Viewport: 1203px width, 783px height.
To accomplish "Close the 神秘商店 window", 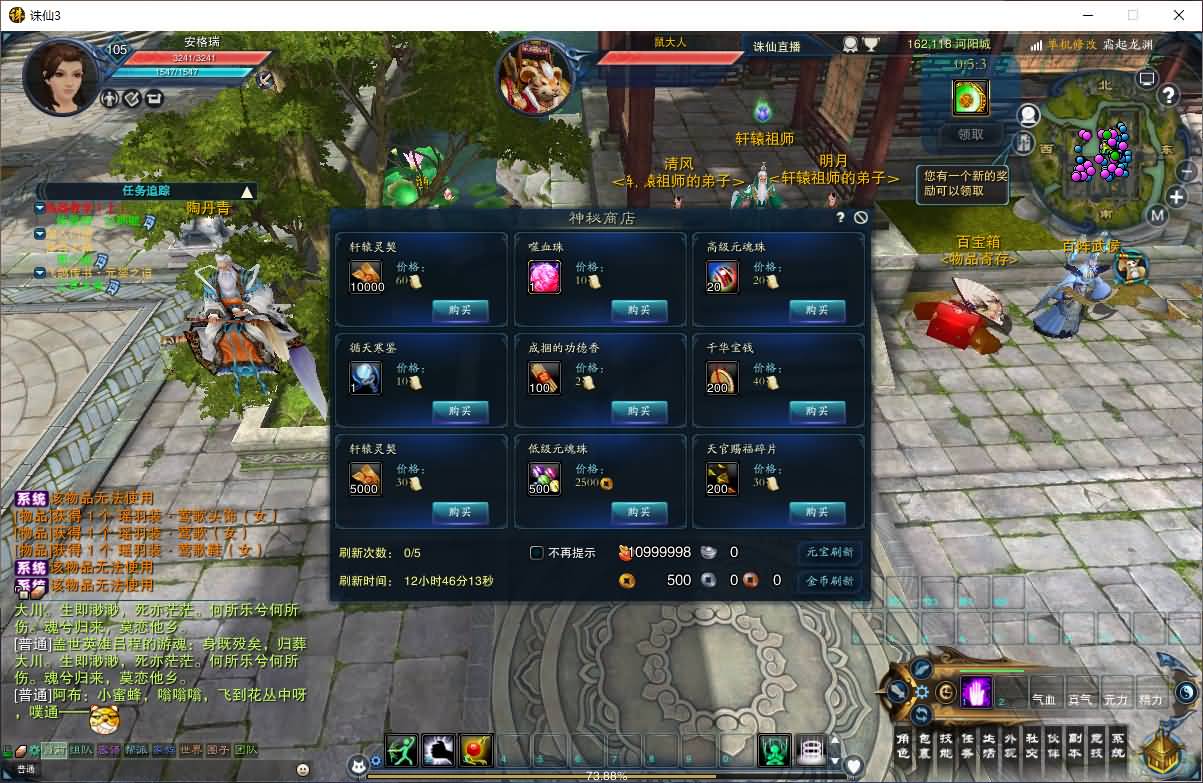I will click(861, 217).
